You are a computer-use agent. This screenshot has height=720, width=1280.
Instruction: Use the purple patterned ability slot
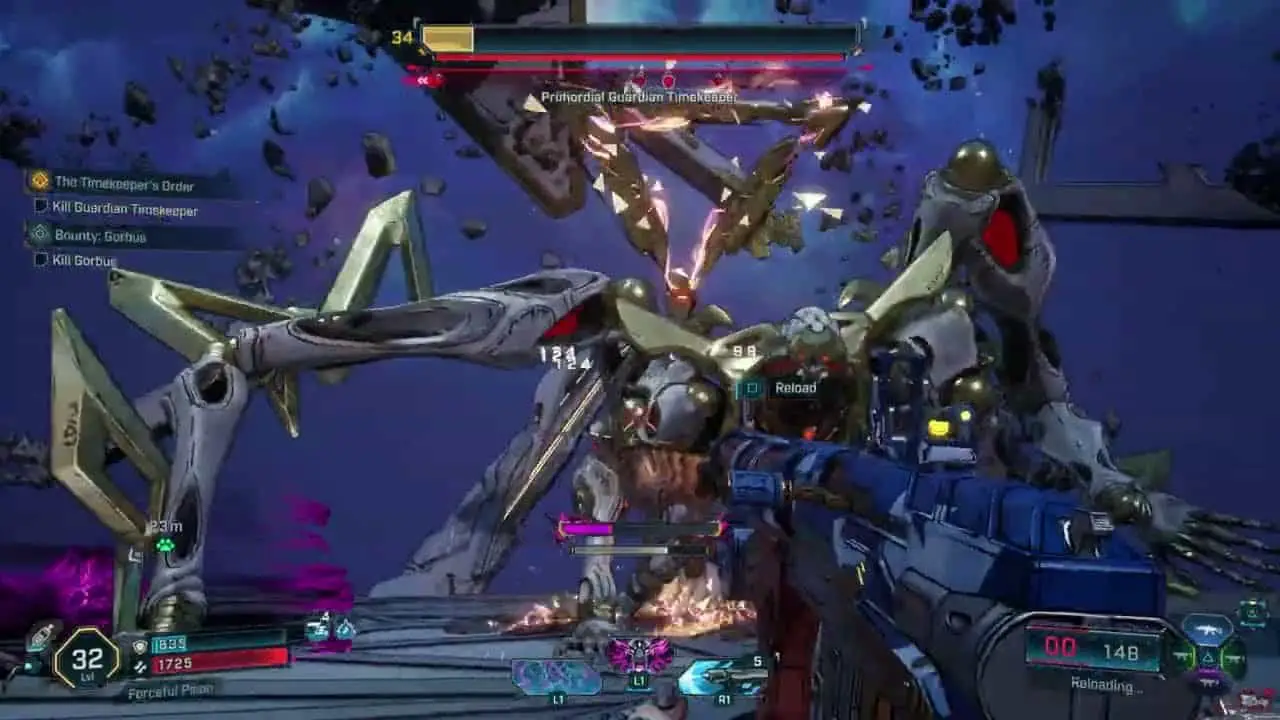pyautogui.click(x=557, y=678)
